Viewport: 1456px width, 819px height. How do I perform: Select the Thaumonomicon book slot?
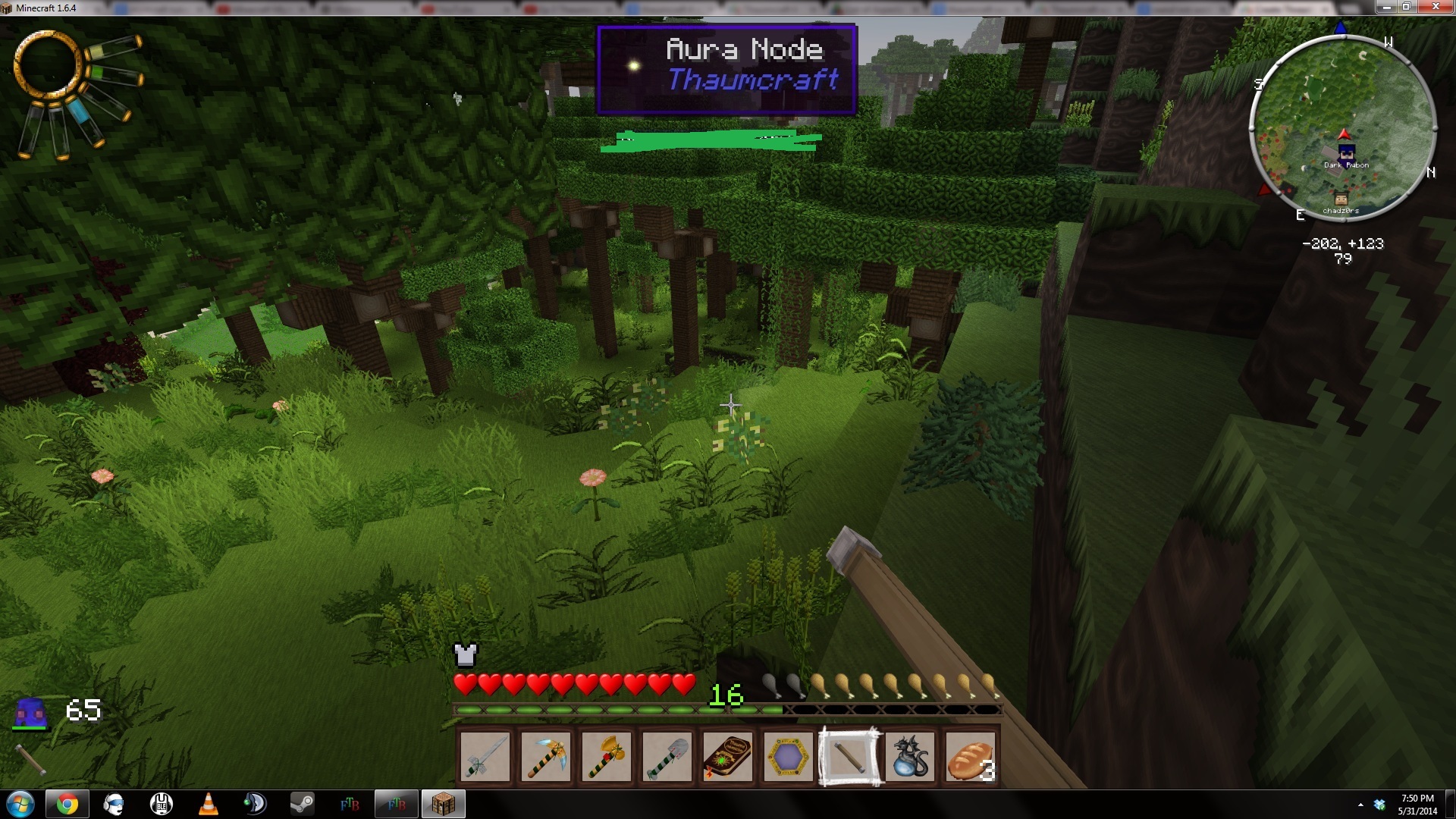(728, 757)
